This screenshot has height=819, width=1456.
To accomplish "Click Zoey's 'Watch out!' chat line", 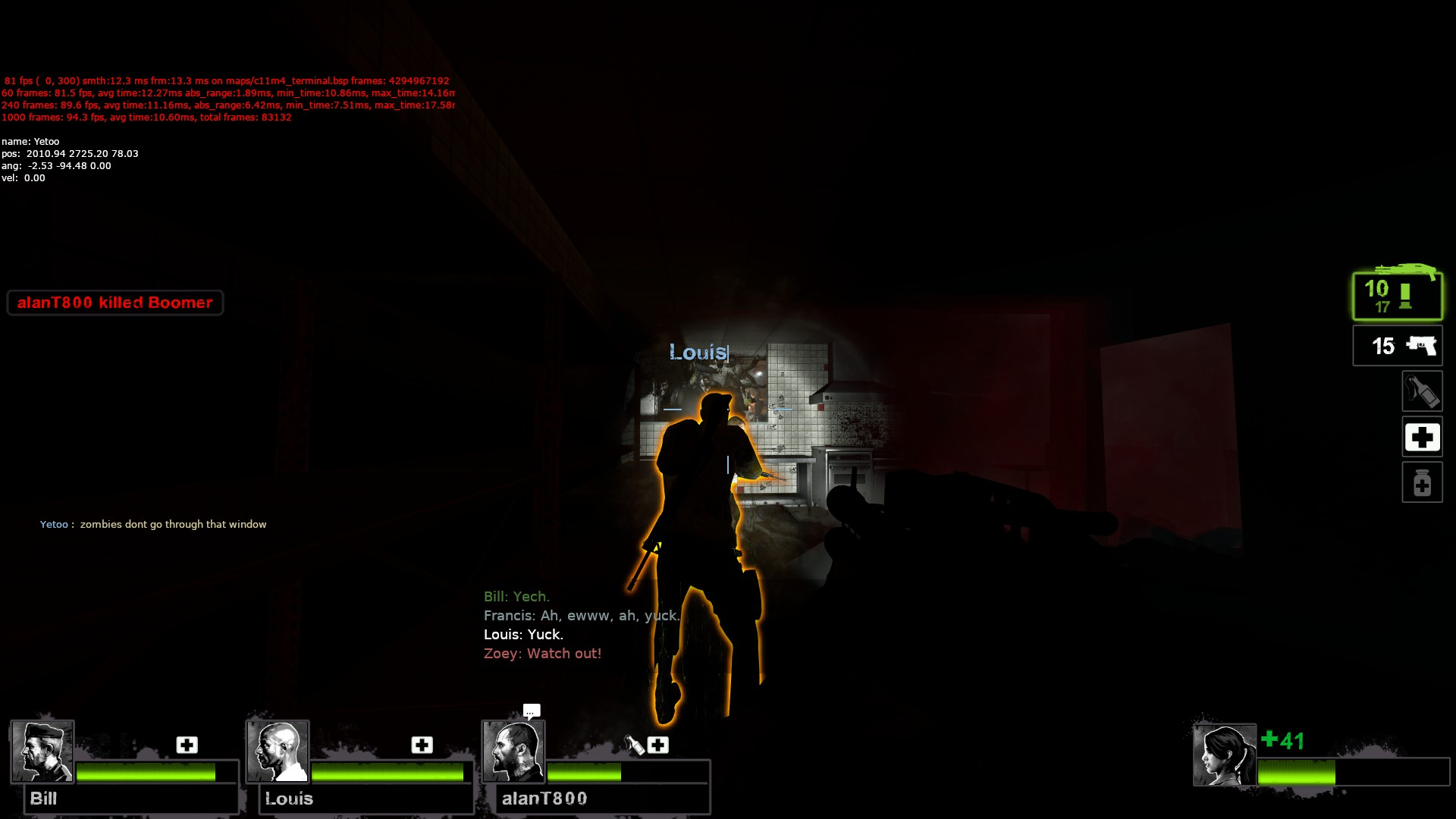I will 541,653.
